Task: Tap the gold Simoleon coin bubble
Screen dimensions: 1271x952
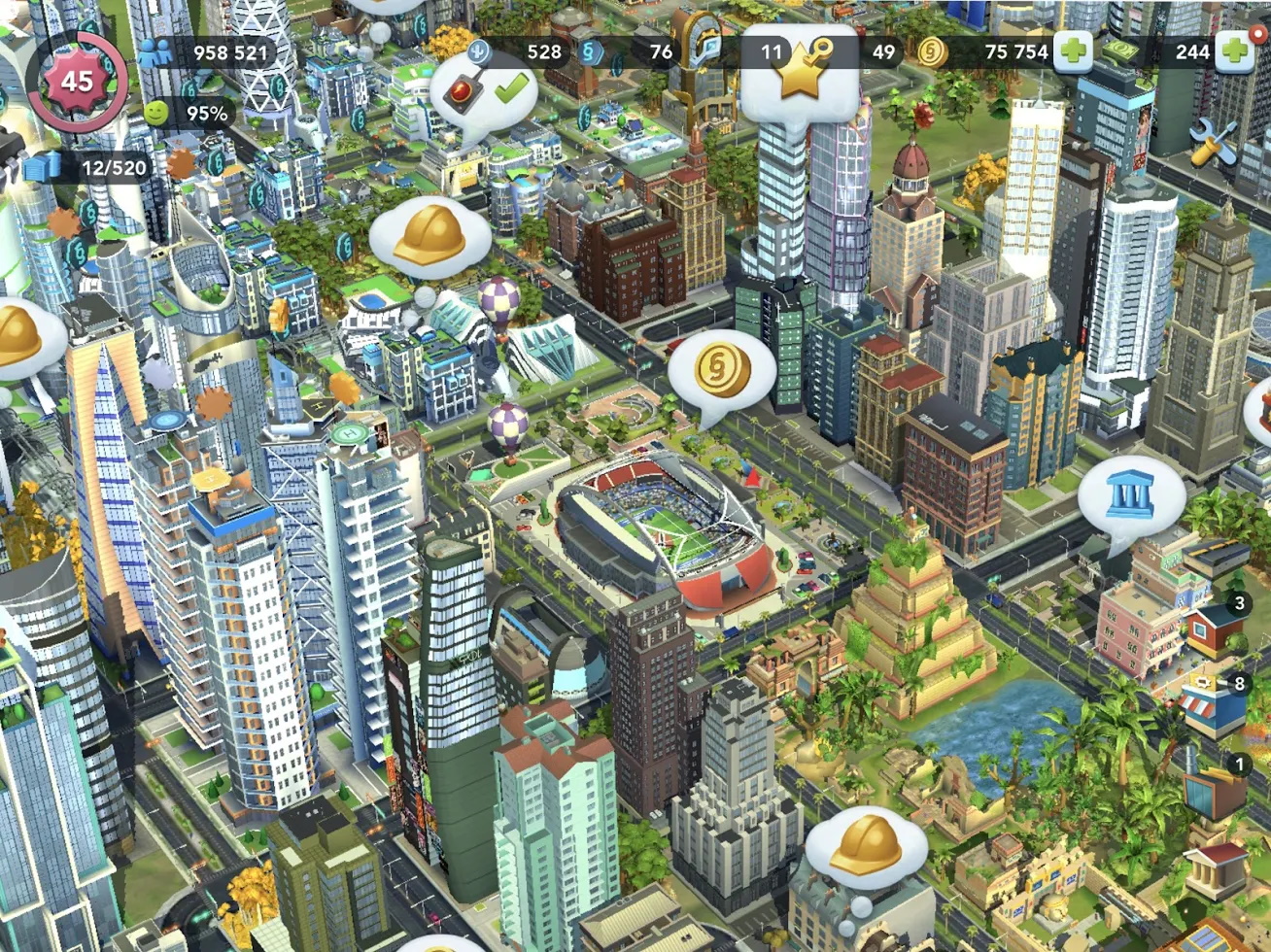Action: (x=722, y=369)
